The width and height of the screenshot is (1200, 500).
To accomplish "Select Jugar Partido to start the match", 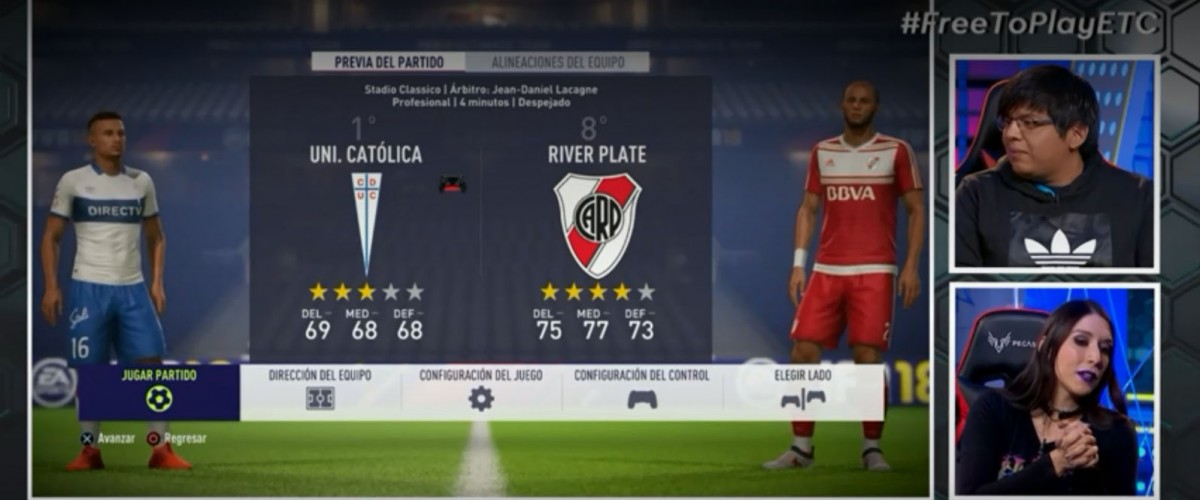I will (158, 391).
